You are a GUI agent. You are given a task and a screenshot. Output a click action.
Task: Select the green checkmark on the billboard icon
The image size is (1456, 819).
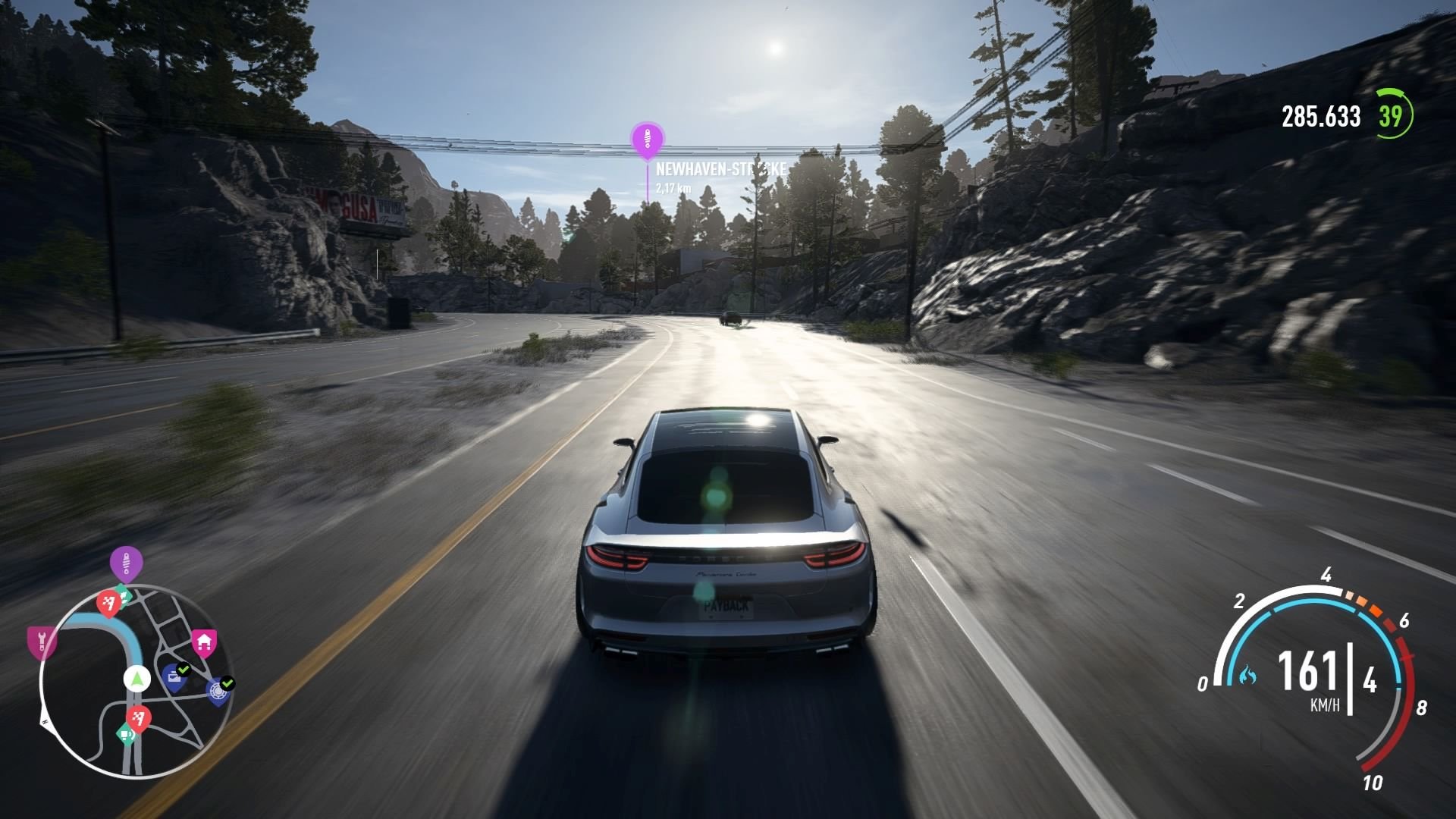(184, 669)
